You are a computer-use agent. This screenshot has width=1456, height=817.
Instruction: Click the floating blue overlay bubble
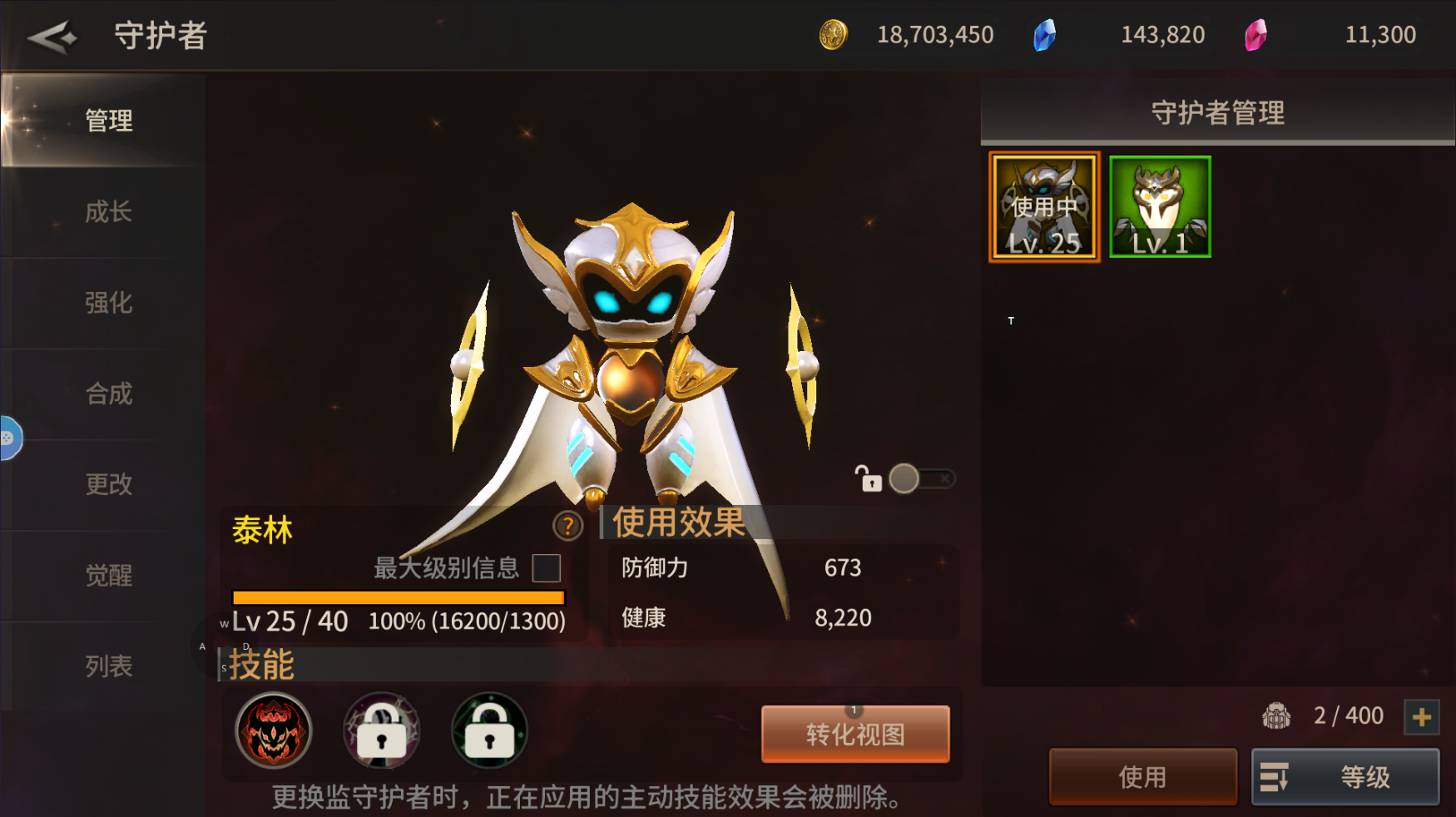pyautogui.click(x=8, y=438)
